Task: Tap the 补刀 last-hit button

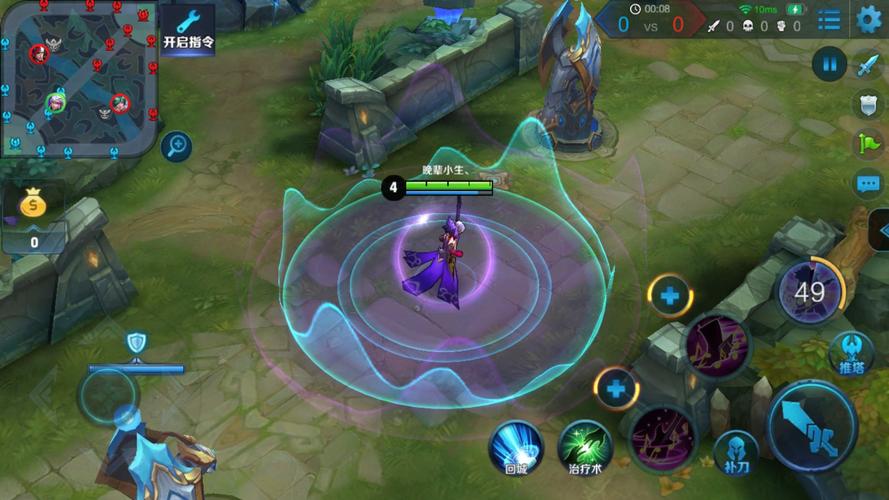Action: pos(735,452)
